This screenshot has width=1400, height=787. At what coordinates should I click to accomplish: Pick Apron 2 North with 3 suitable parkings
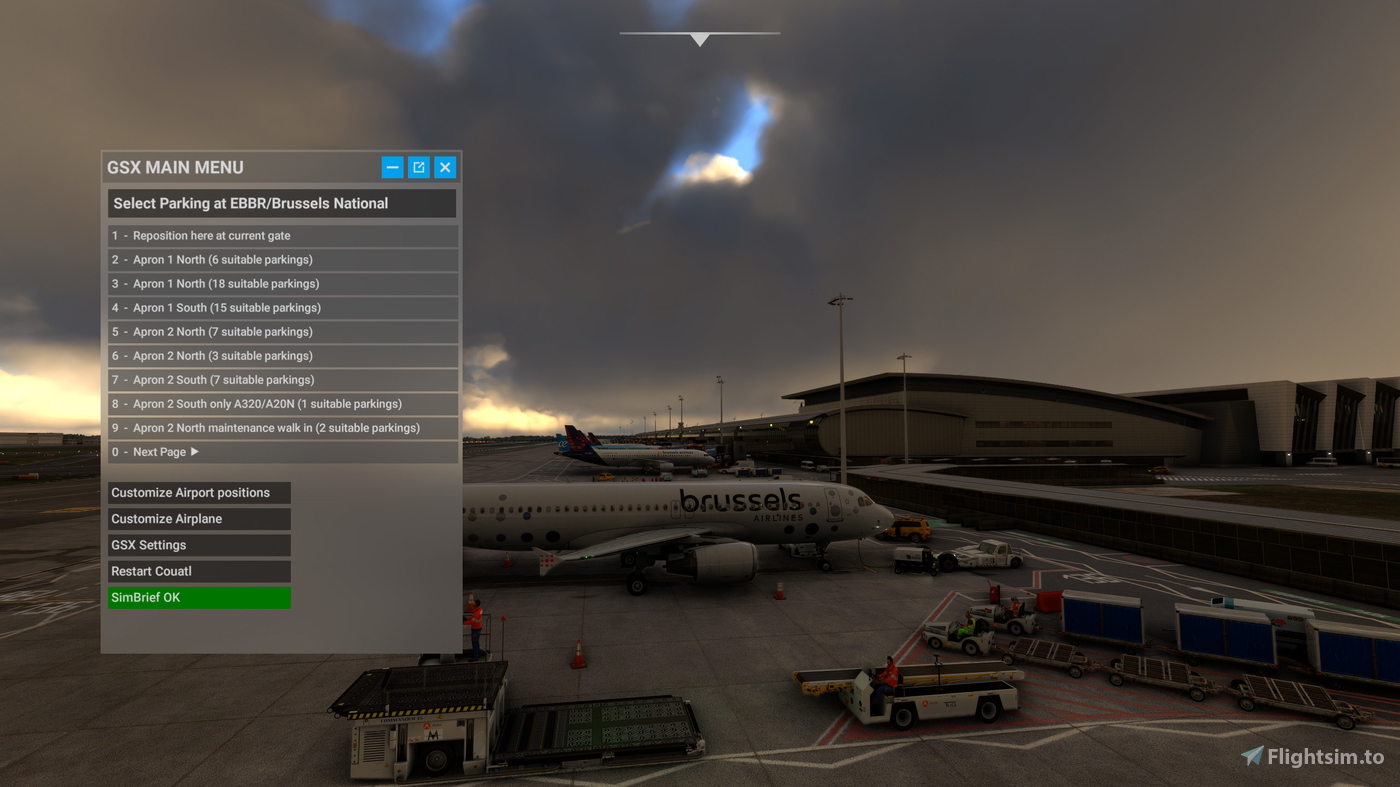coord(283,355)
